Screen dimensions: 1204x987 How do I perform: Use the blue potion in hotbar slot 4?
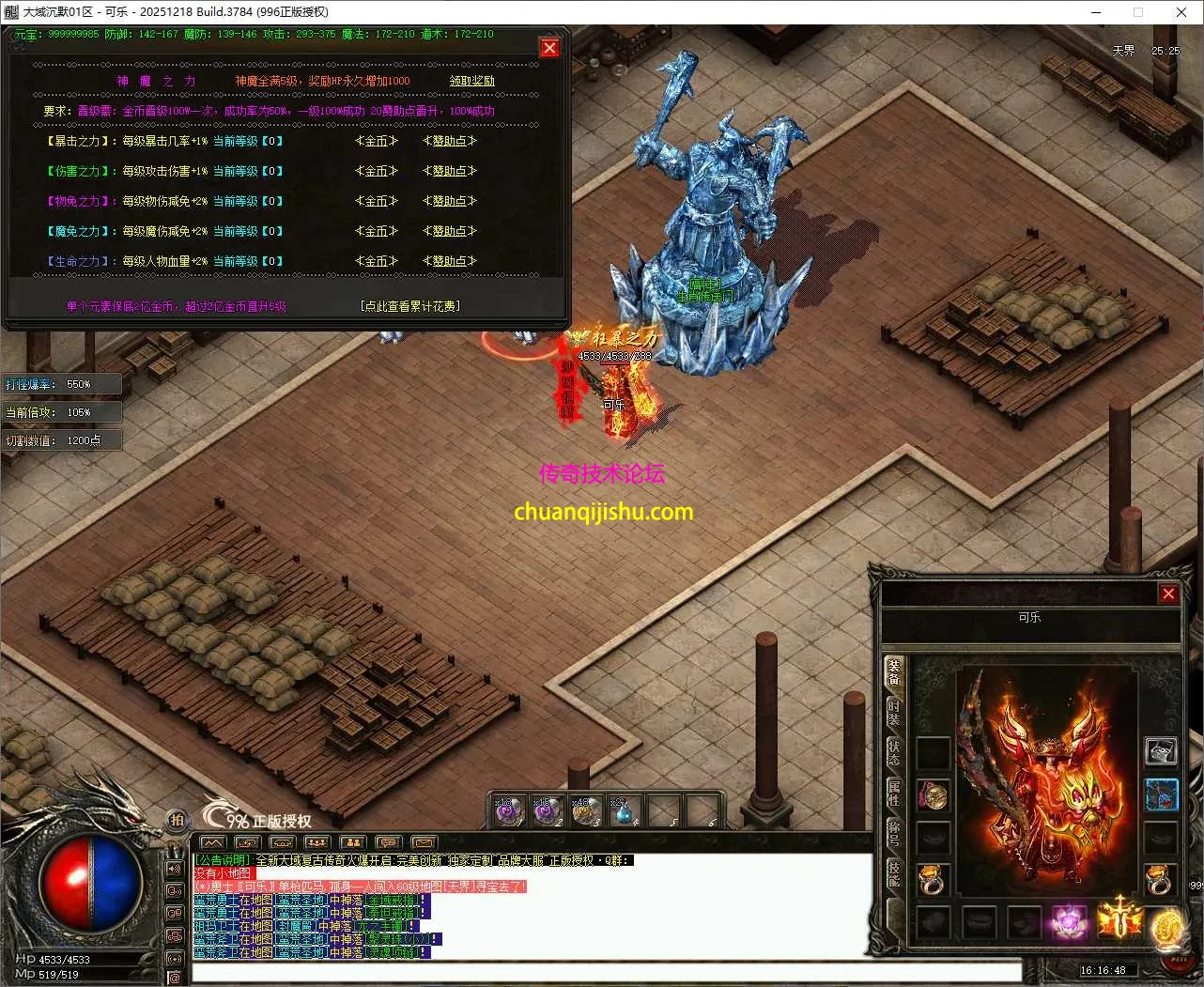point(623,810)
